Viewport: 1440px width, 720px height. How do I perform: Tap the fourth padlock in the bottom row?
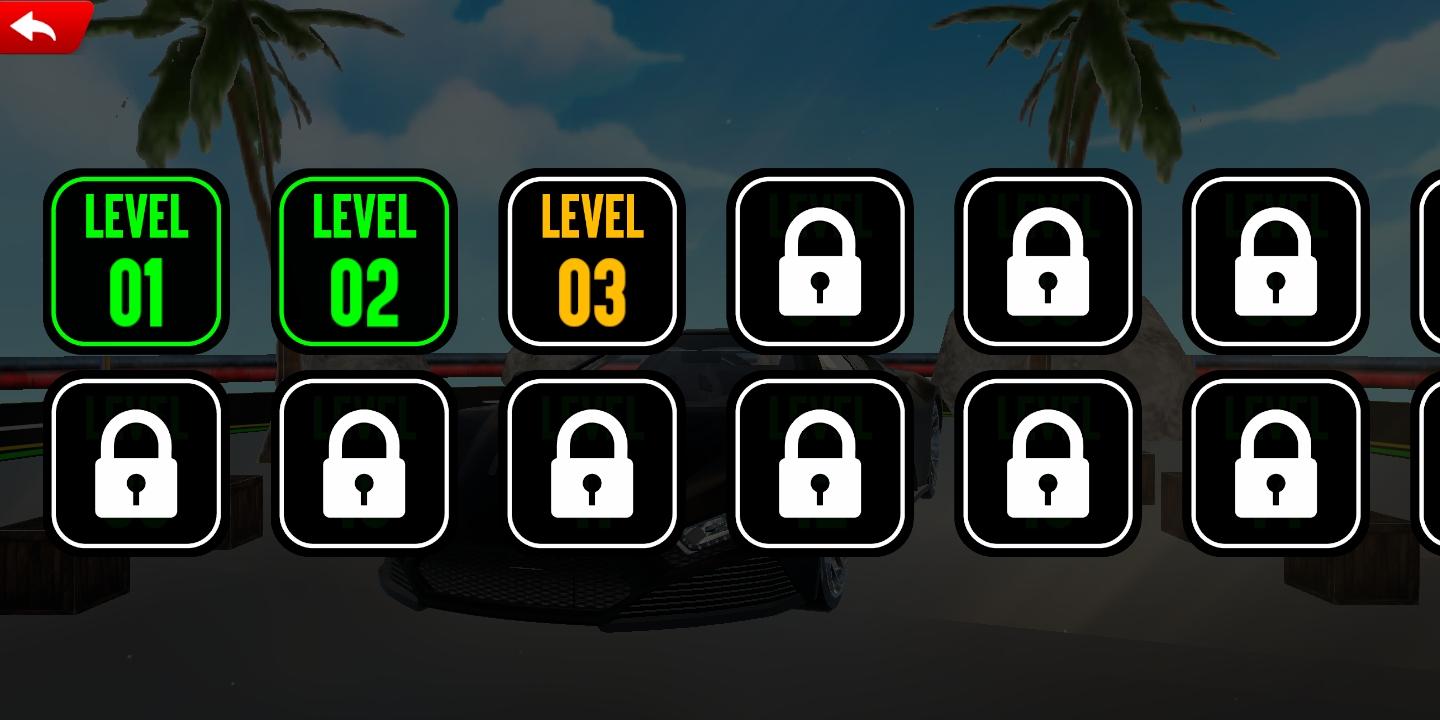click(x=820, y=467)
